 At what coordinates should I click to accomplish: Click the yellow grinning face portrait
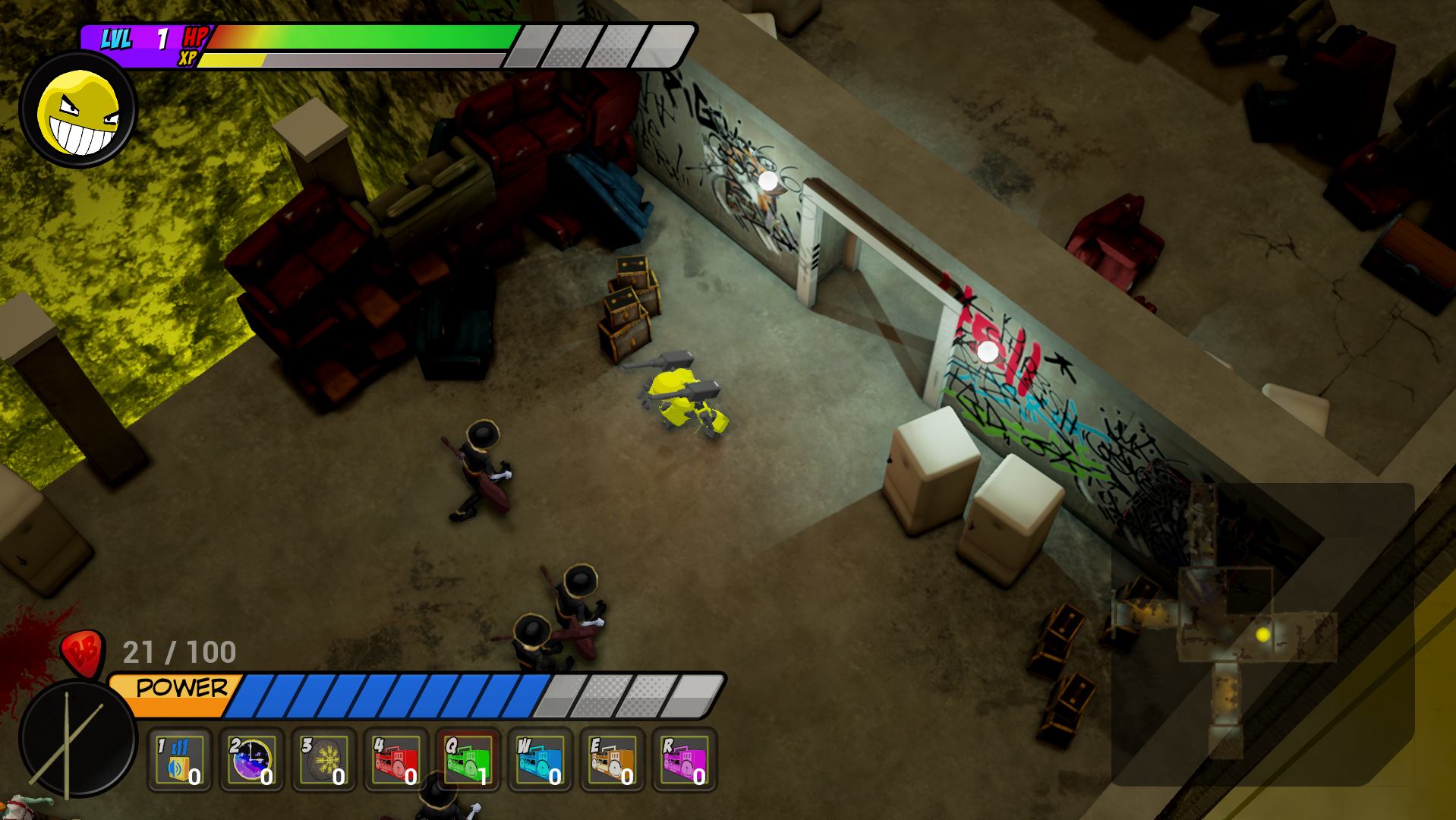point(78,109)
